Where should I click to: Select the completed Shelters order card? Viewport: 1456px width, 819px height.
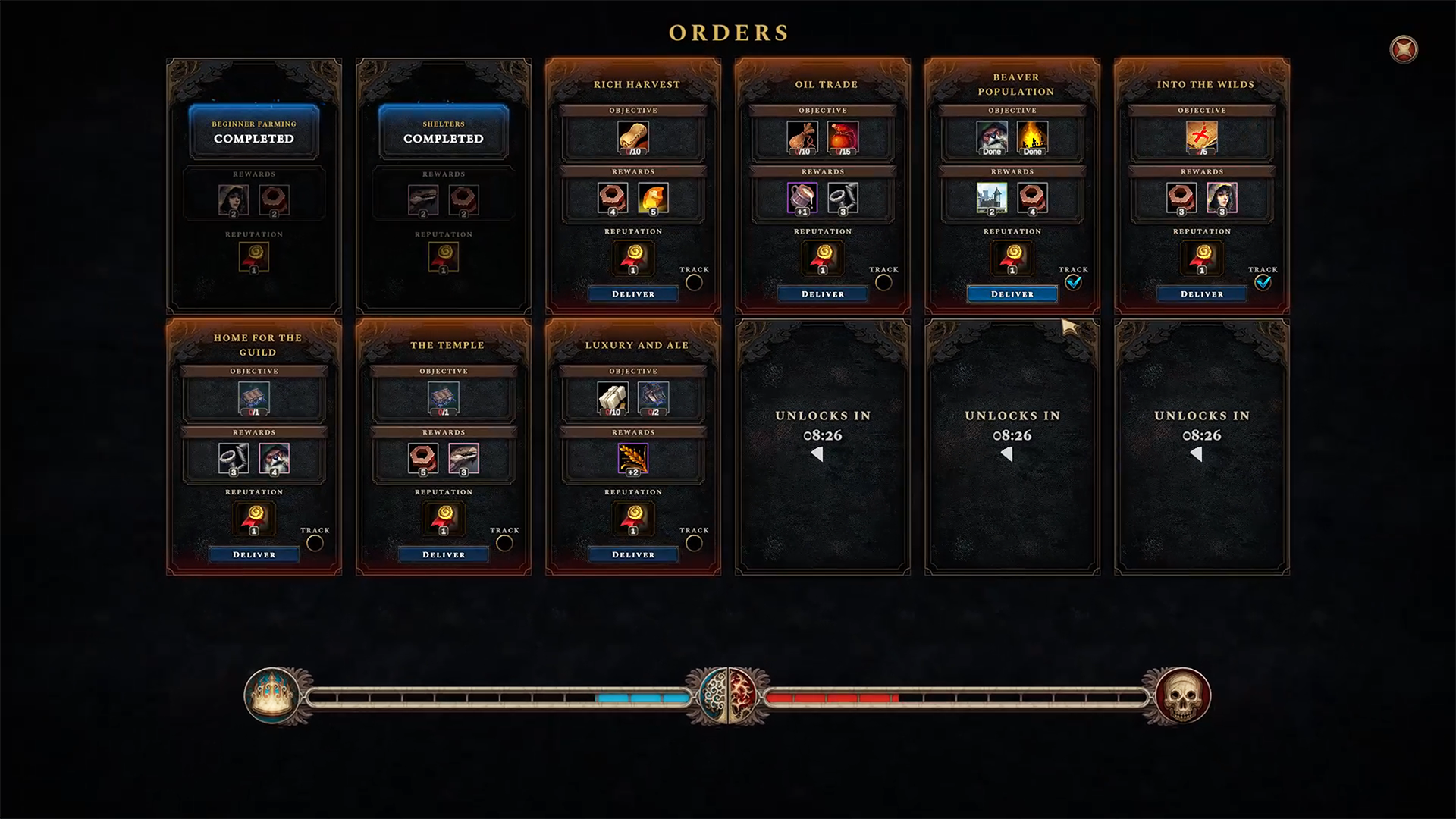coord(444,132)
